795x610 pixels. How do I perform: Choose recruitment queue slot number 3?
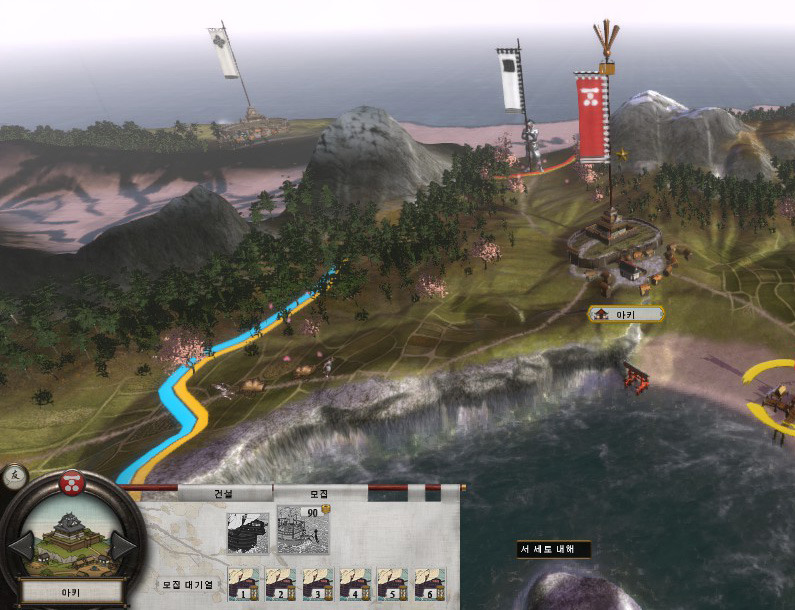point(318,584)
